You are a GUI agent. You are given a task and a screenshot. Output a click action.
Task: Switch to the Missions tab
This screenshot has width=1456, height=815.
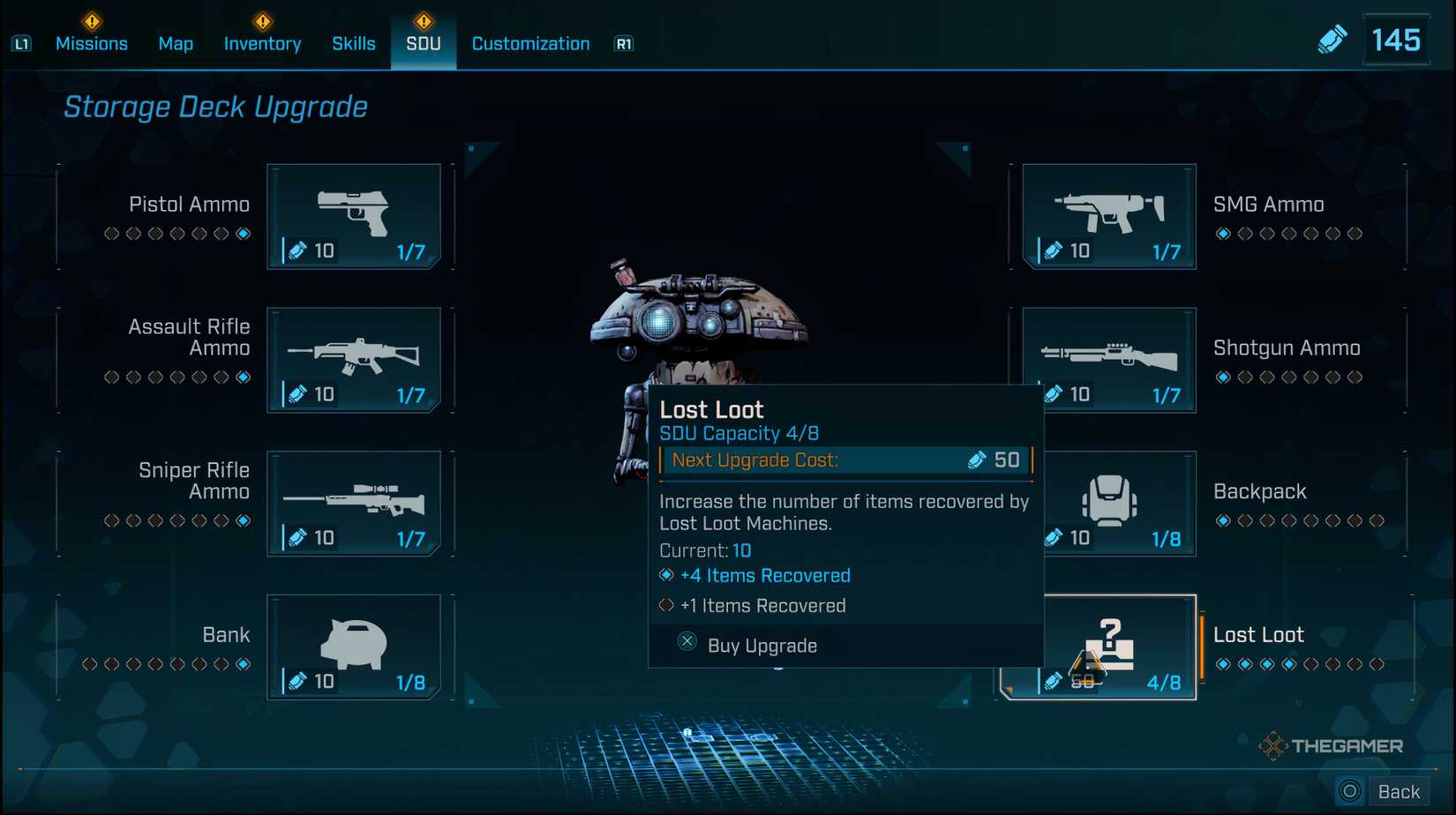point(92,43)
